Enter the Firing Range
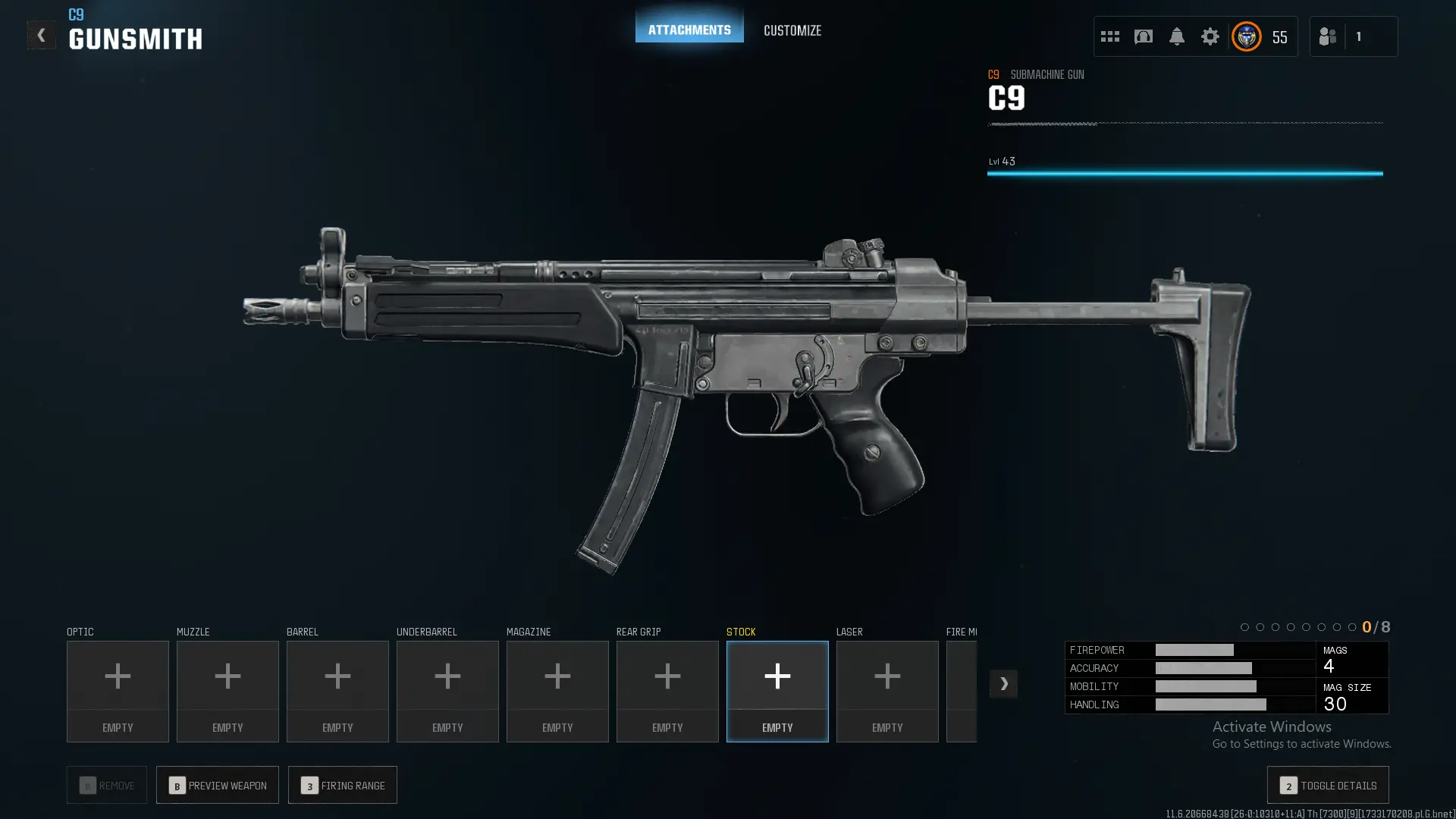This screenshot has height=819, width=1456. coord(343,785)
